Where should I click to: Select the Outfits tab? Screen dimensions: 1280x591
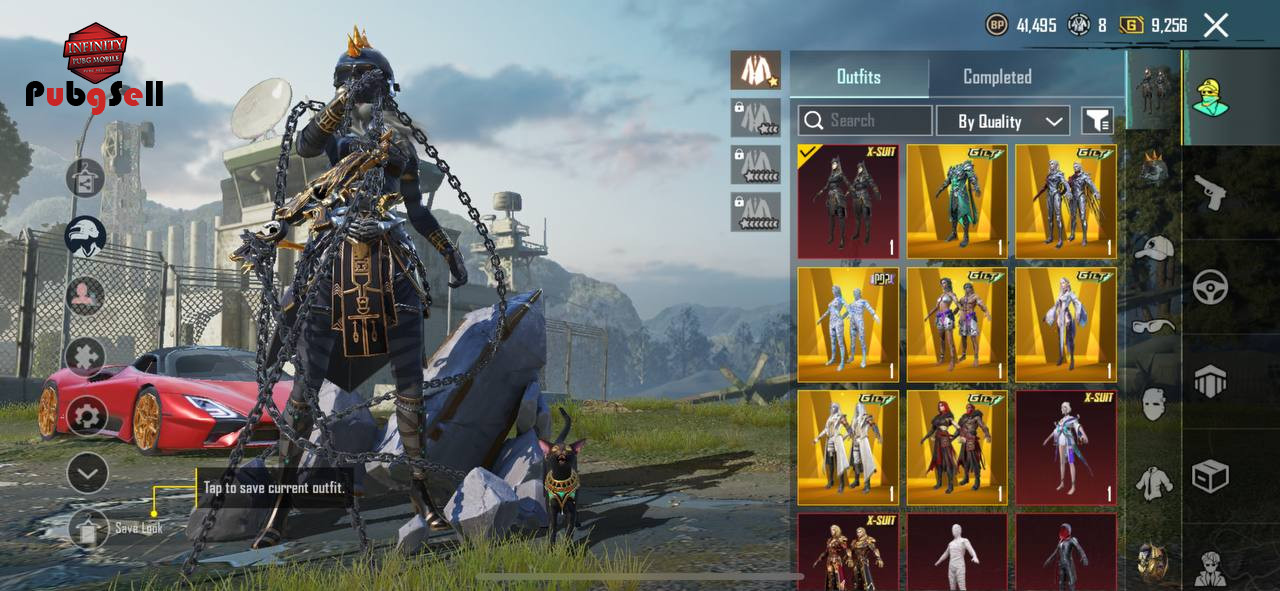click(859, 77)
